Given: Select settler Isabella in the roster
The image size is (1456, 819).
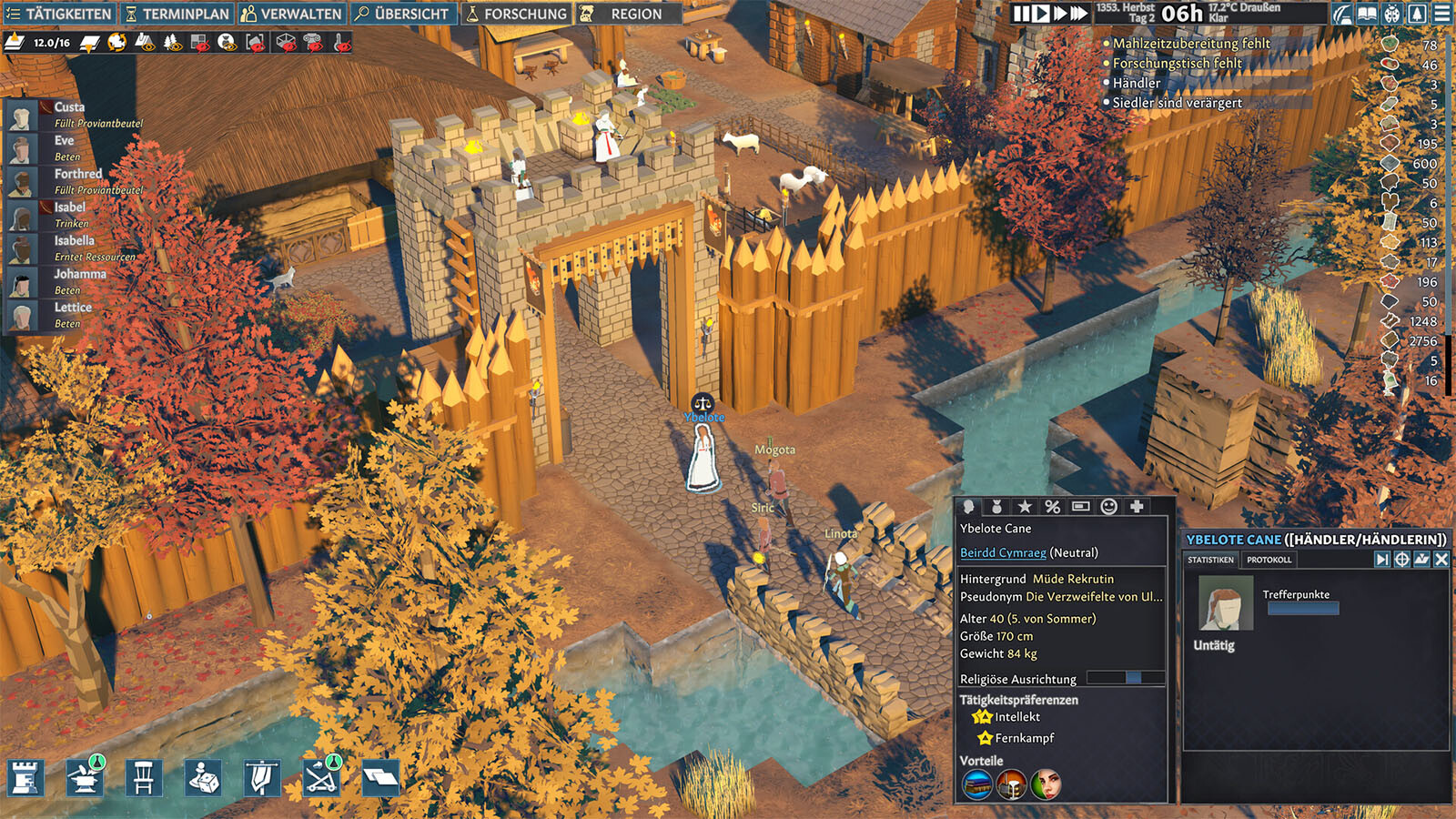Looking at the screenshot, I should tap(74, 241).
